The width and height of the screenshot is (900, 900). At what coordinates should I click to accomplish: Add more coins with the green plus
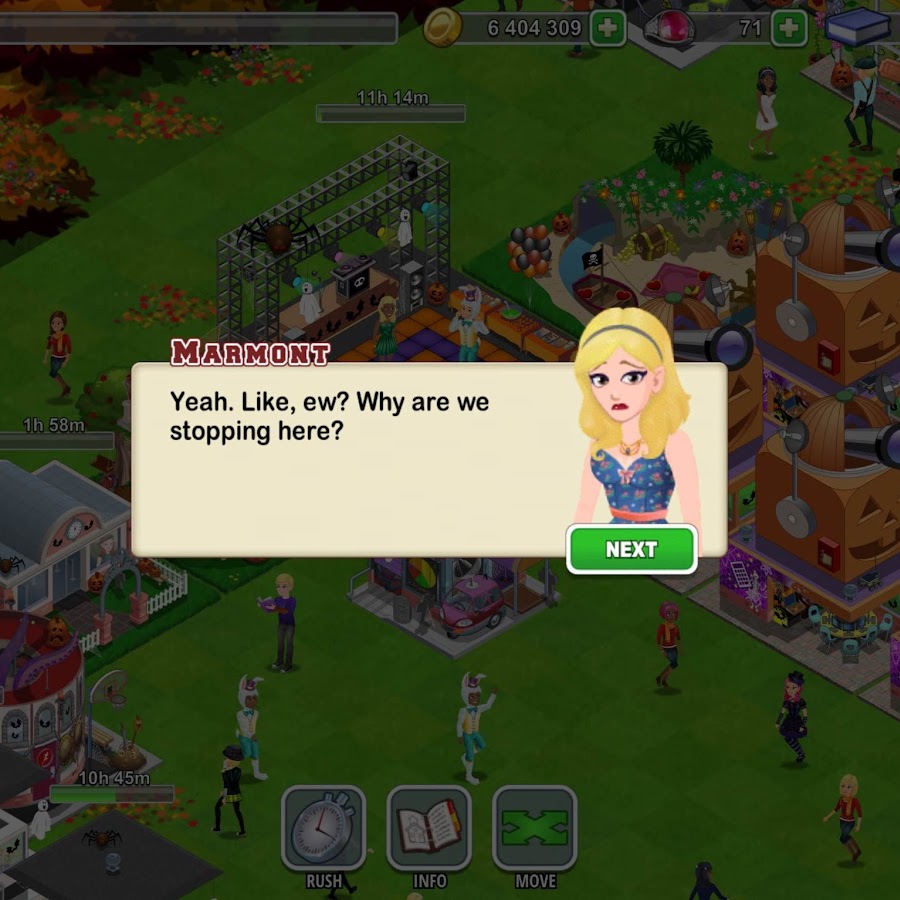[607, 28]
